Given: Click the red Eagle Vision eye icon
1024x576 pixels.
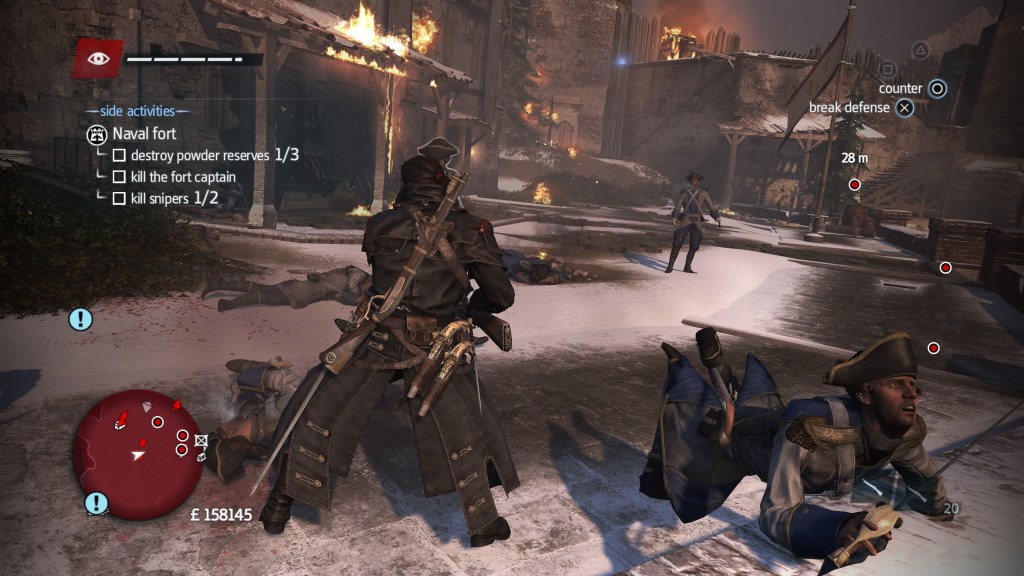Looking at the screenshot, I should [x=97, y=59].
